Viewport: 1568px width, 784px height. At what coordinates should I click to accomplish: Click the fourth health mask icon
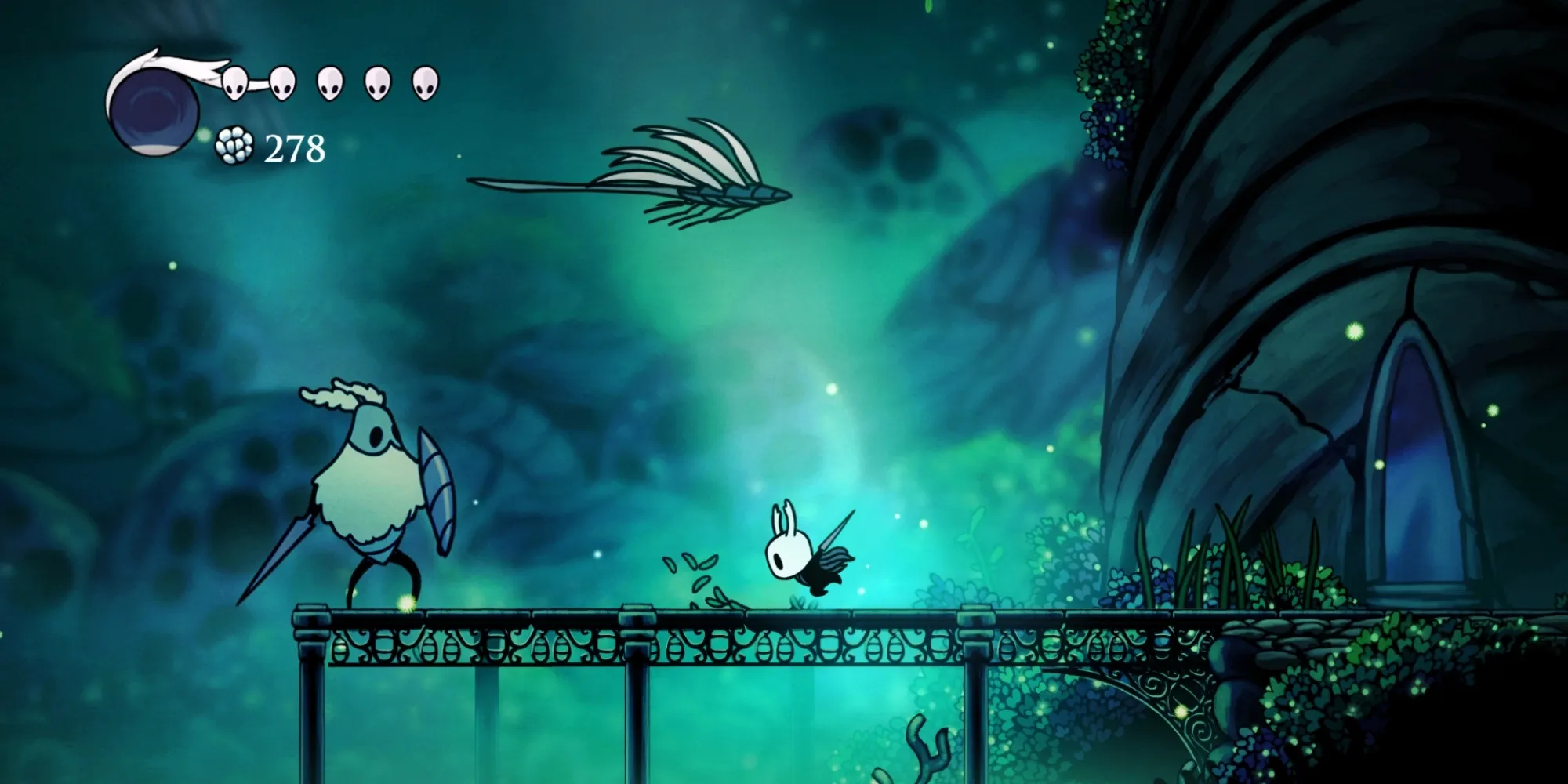pyautogui.click(x=377, y=82)
